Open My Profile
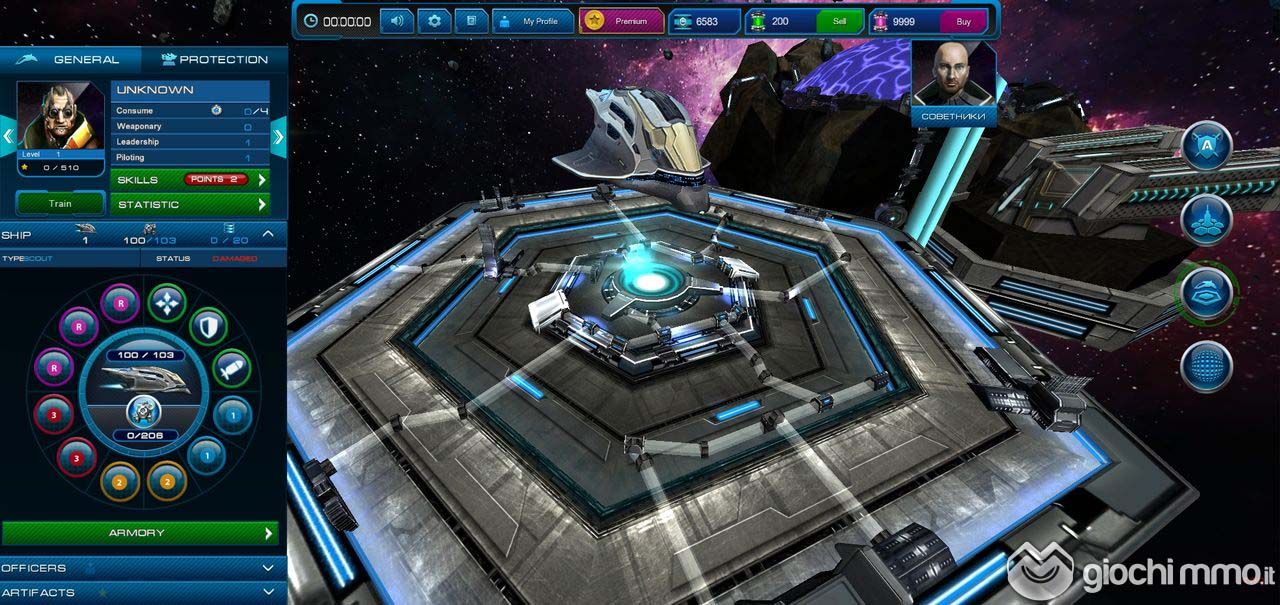The width and height of the screenshot is (1280, 605). coord(533,21)
